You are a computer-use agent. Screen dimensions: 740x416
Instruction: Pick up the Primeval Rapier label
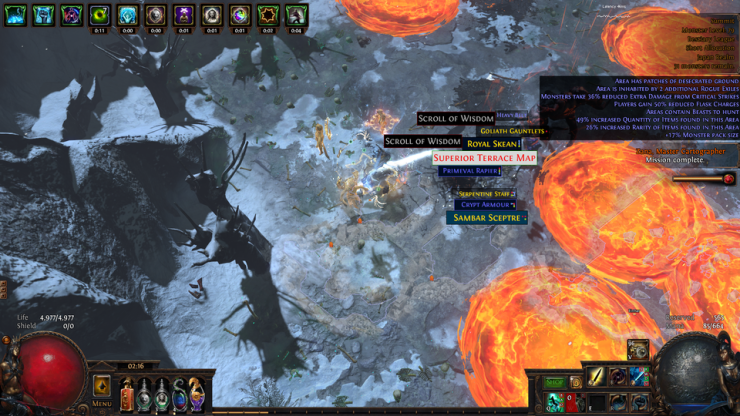[x=469, y=171]
